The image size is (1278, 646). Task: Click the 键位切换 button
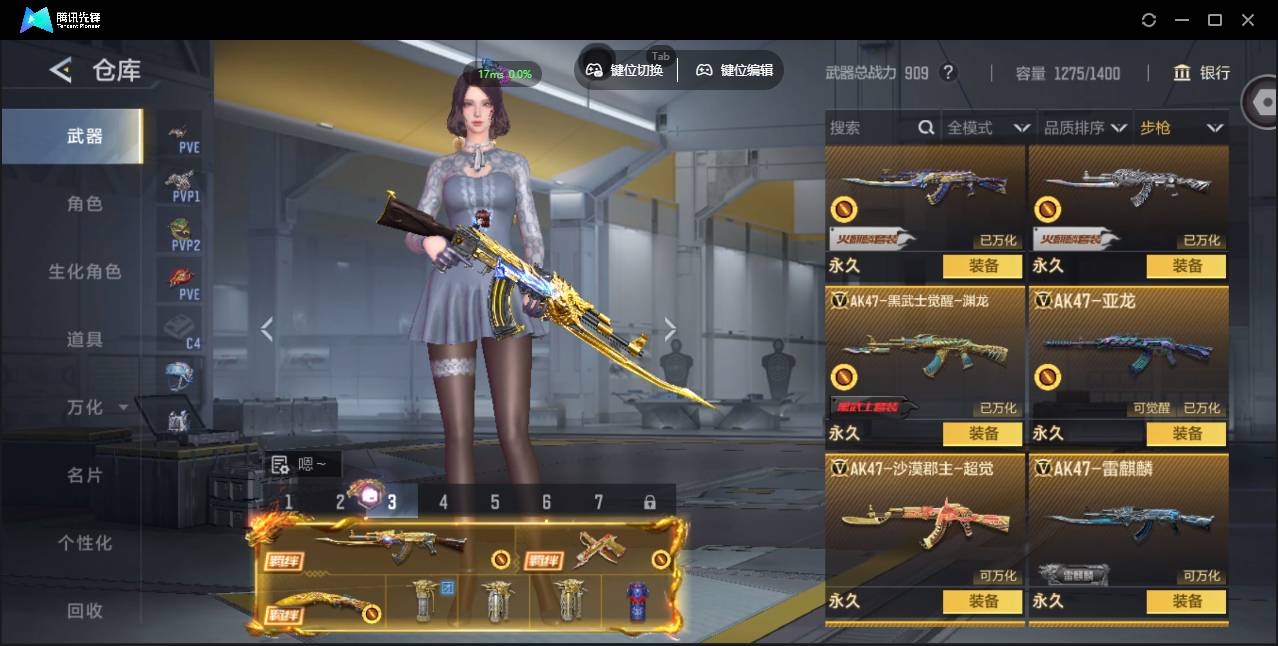pos(625,70)
